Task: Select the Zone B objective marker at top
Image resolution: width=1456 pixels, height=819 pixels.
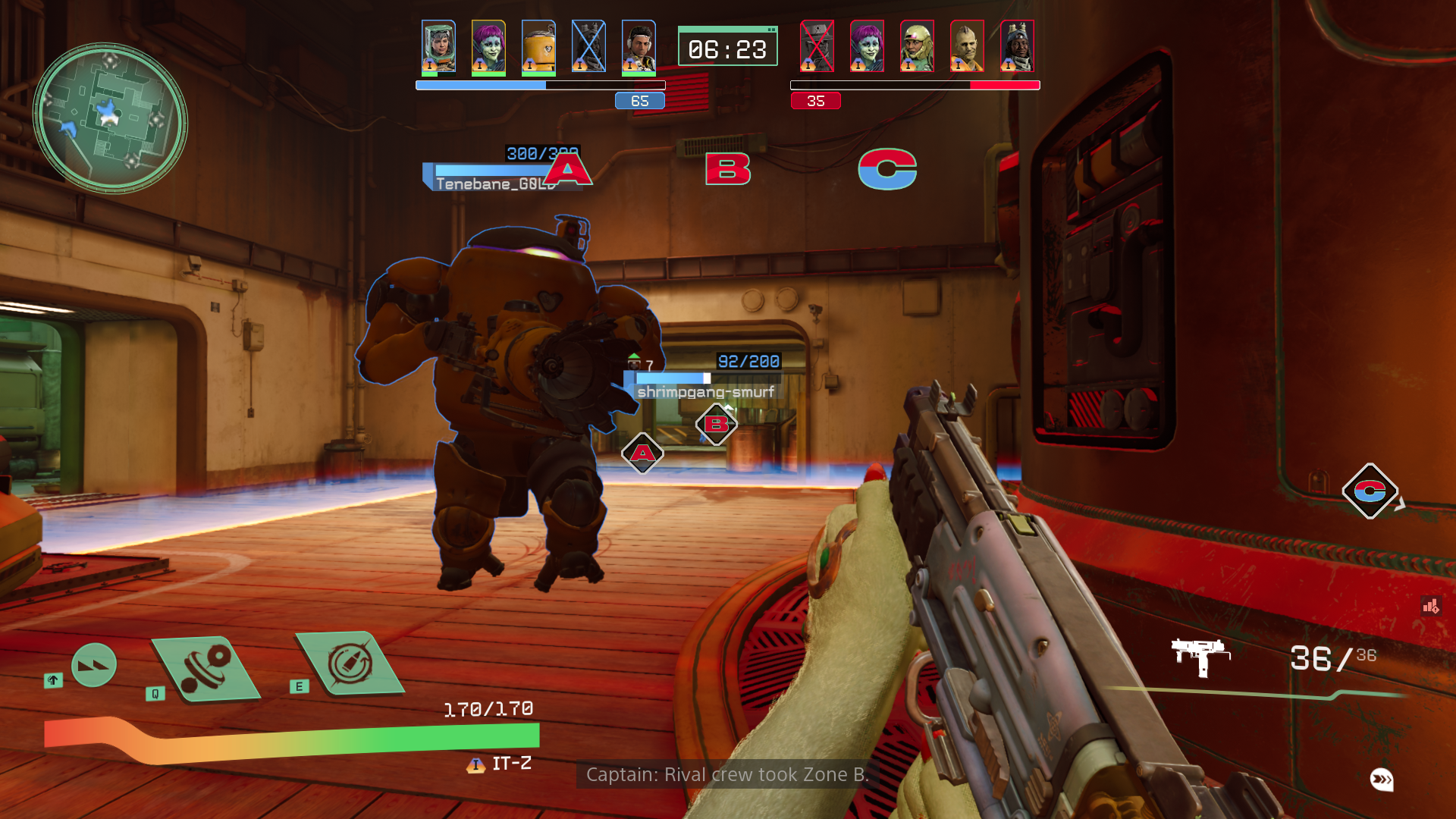Action: (x=727, y=168)
